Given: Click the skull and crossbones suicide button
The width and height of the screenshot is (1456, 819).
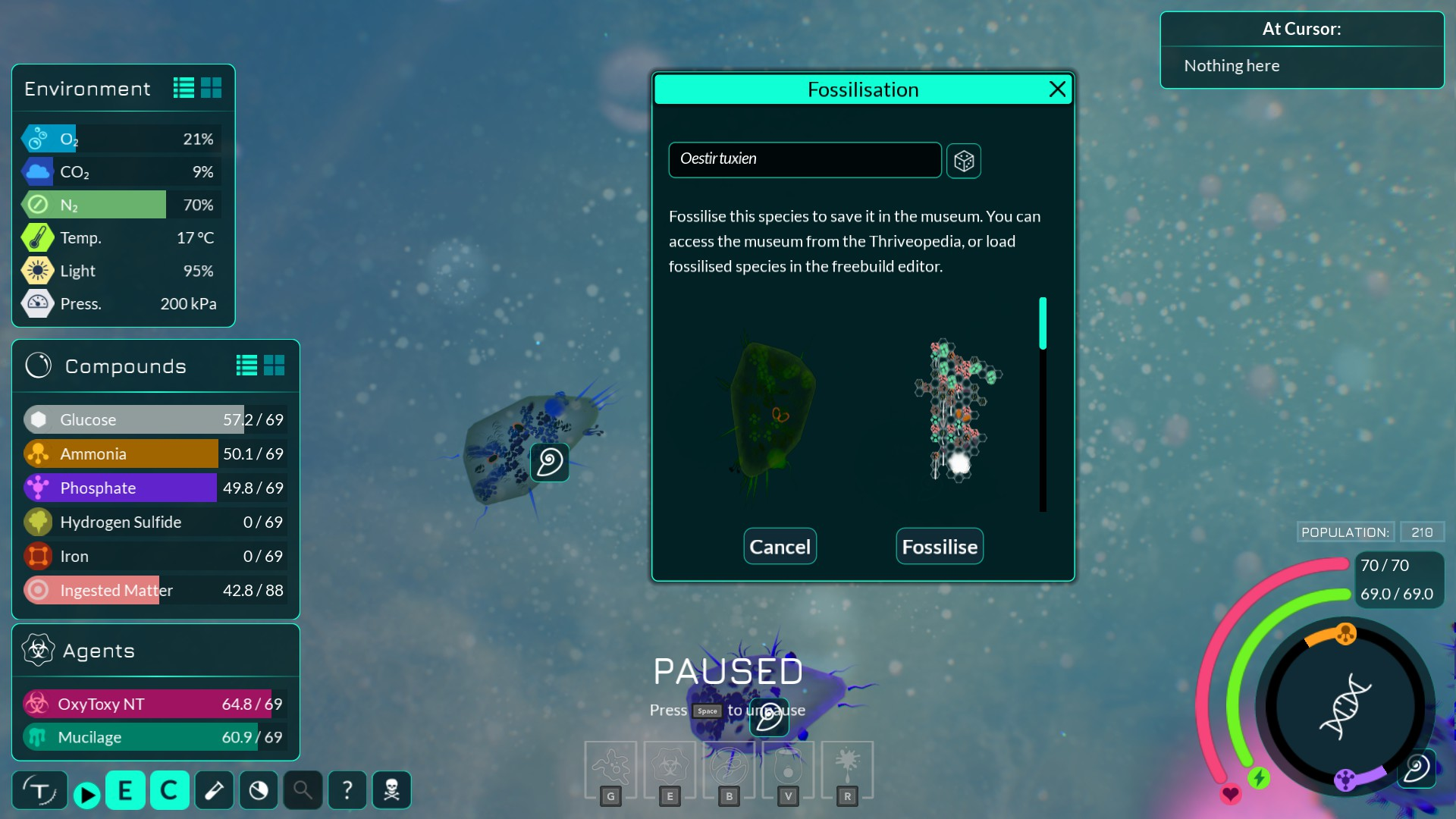Looking at the screenshot, I should pos(392,791).
